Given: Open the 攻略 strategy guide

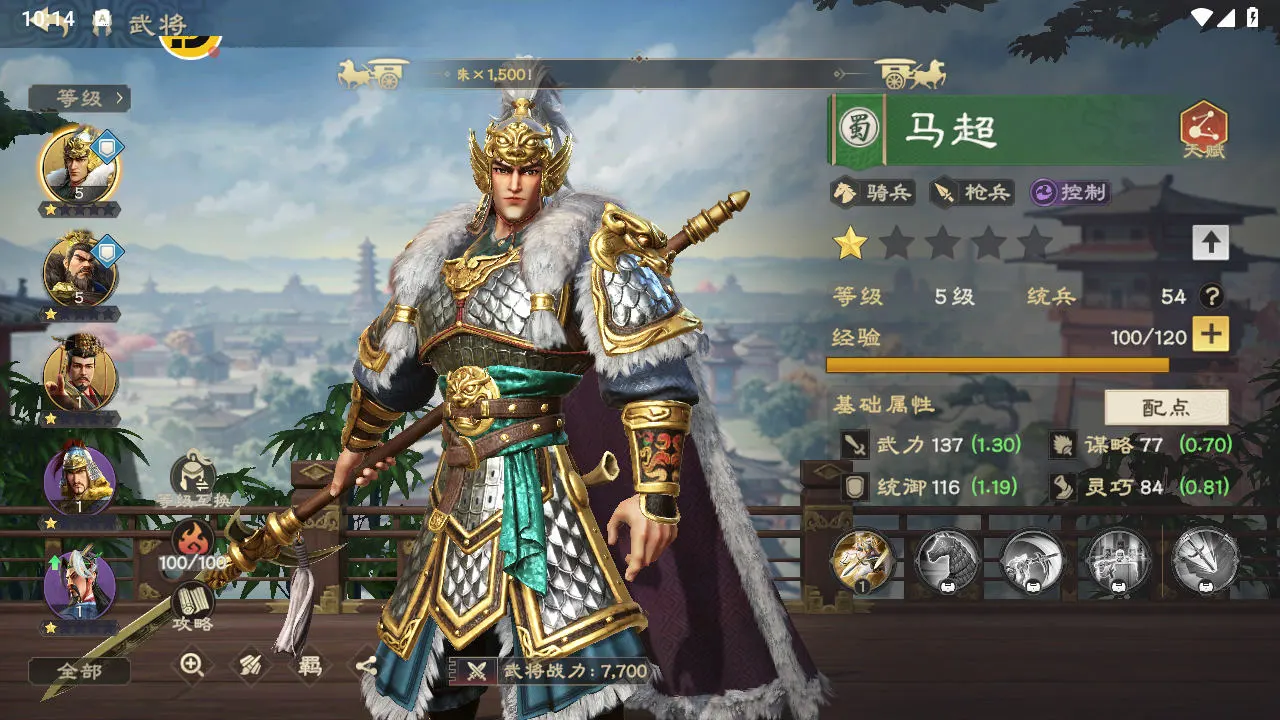Looking at the screenshot, I should click(x=193, y=605).
